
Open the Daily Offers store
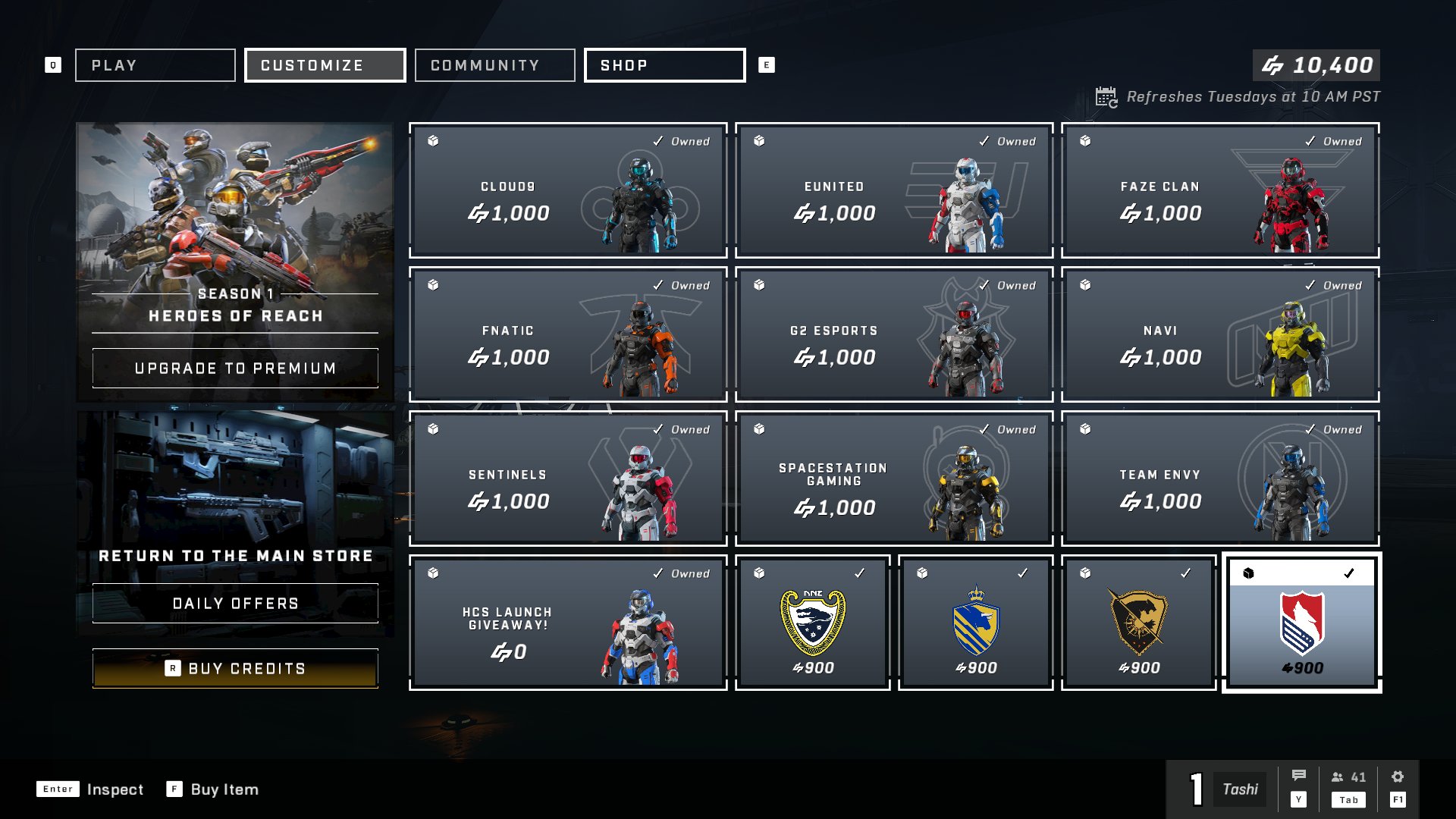coord(235,604)
